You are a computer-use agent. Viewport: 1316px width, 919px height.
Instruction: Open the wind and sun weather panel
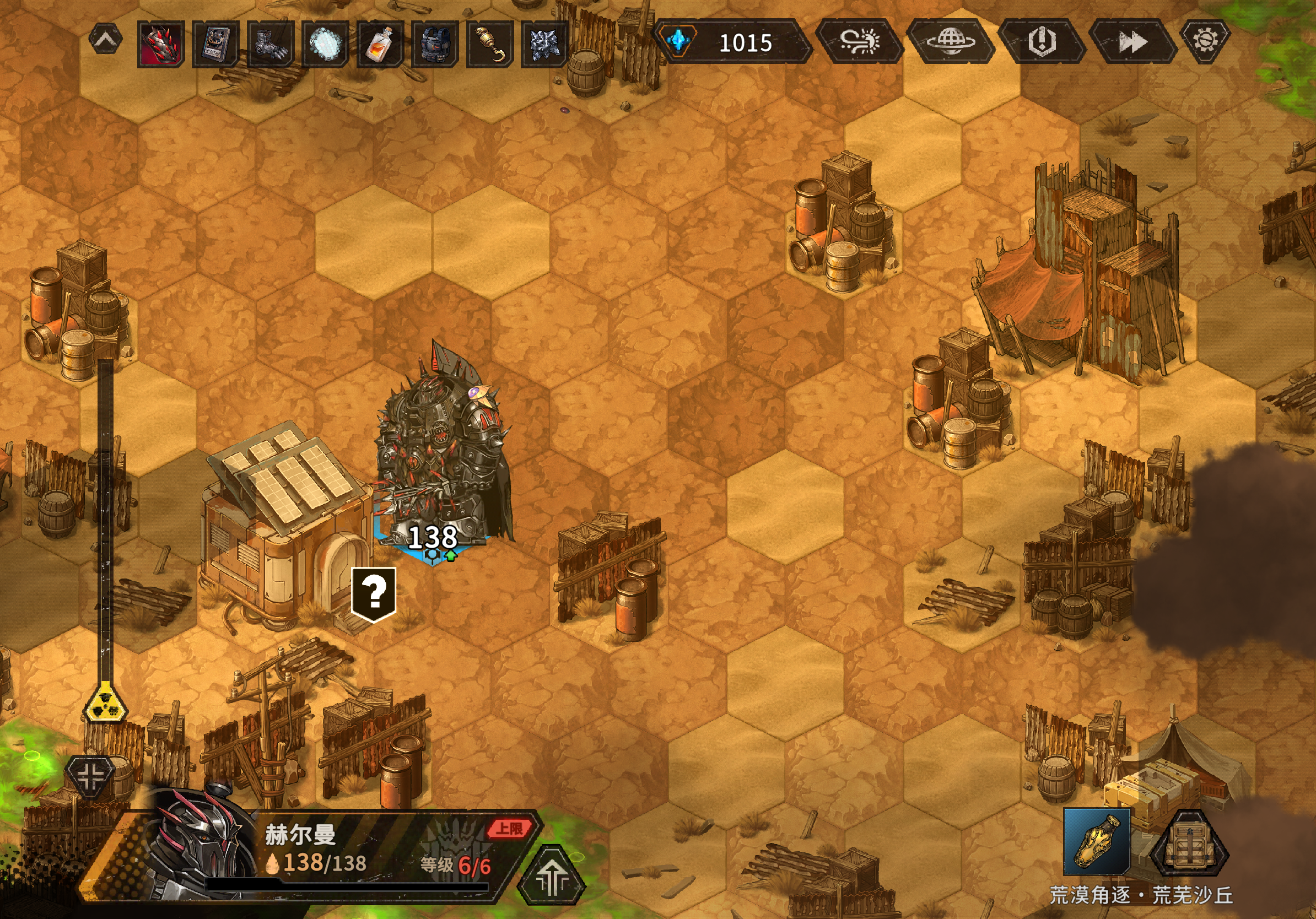click(859, 41)
